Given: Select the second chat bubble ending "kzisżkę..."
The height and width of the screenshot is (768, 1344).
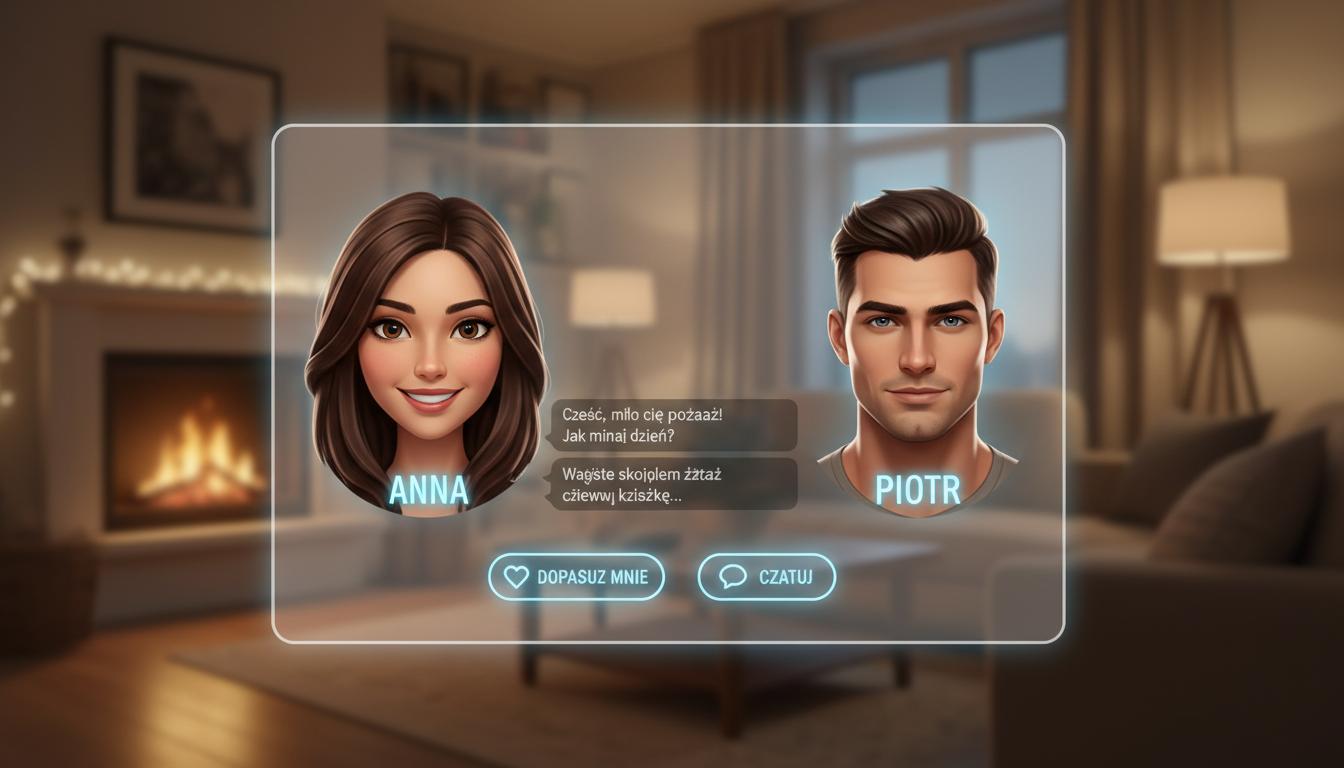Looking at the screenshot, I should pos(673,484).
